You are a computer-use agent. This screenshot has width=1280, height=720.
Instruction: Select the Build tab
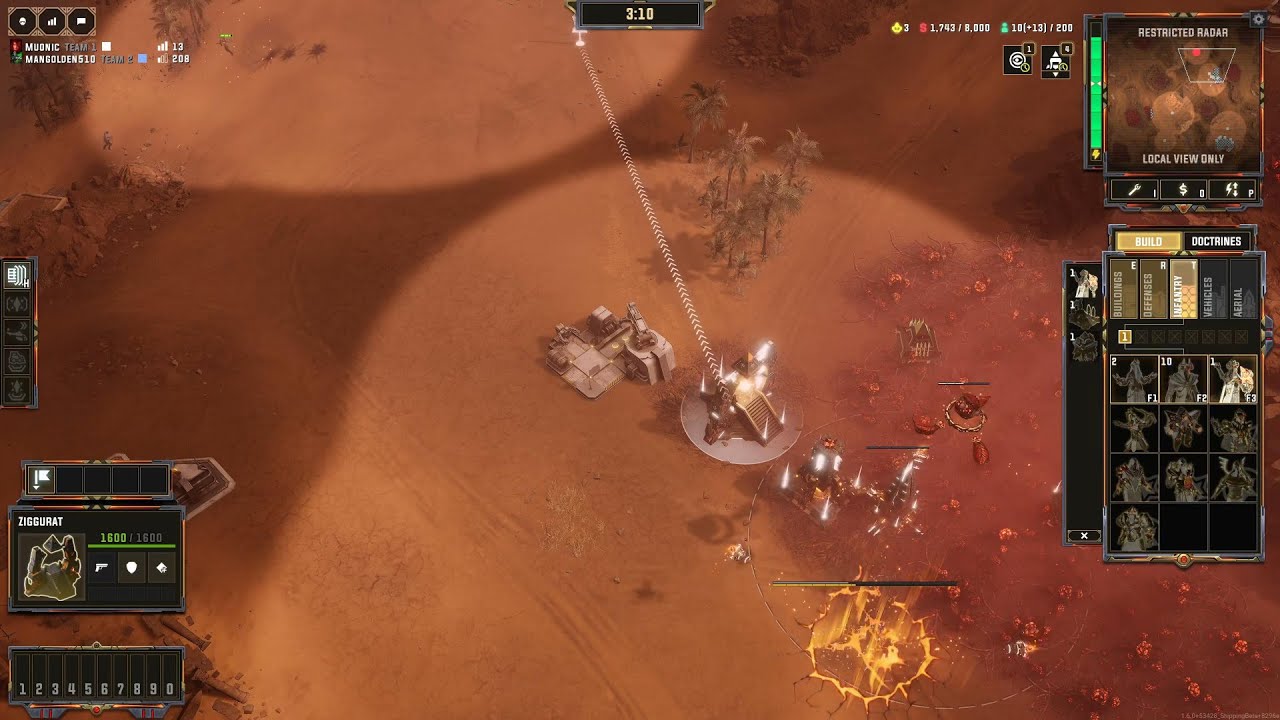click(x=1148, y=241)
